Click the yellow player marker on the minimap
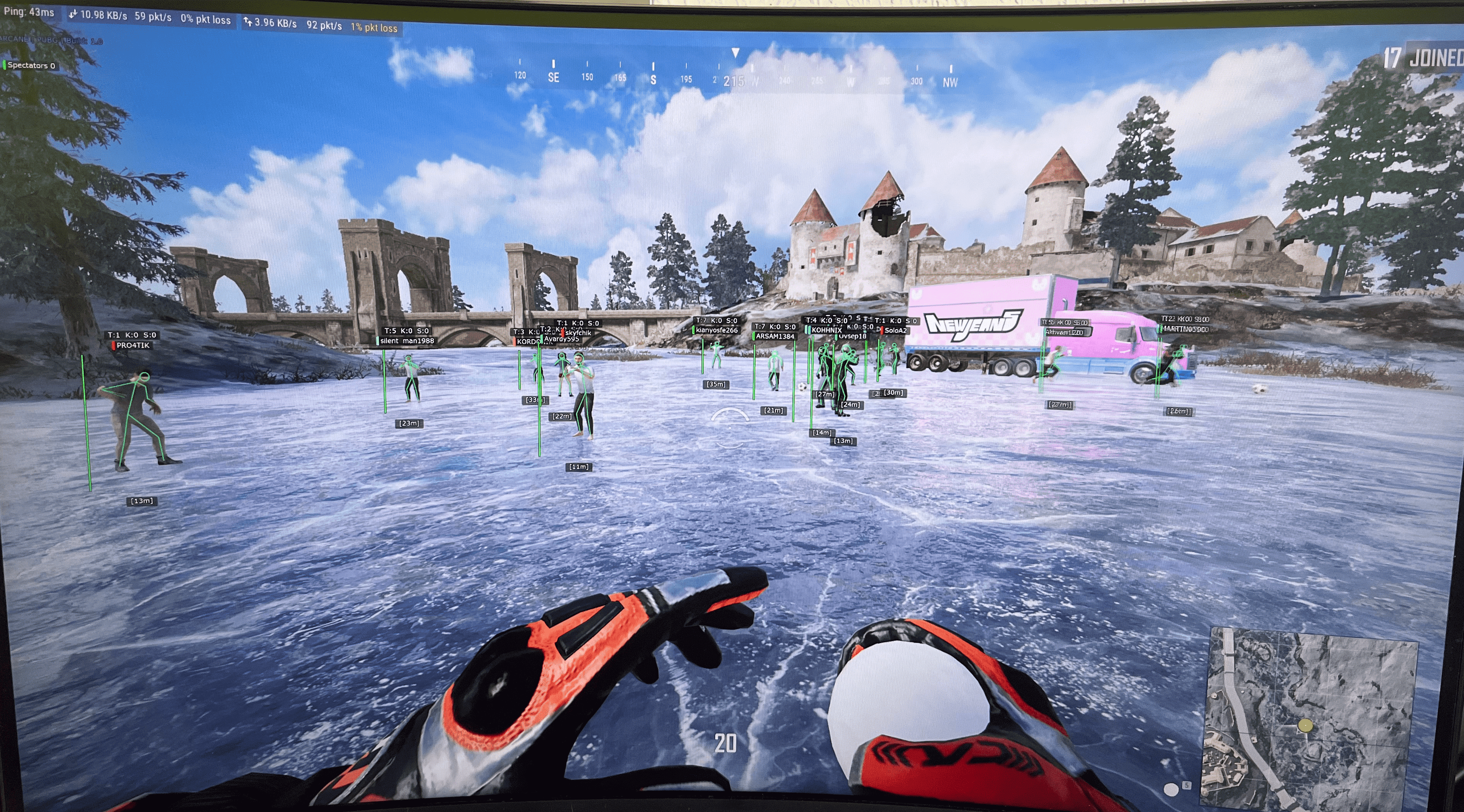The image size is (1464, 812). (1305, 726)
